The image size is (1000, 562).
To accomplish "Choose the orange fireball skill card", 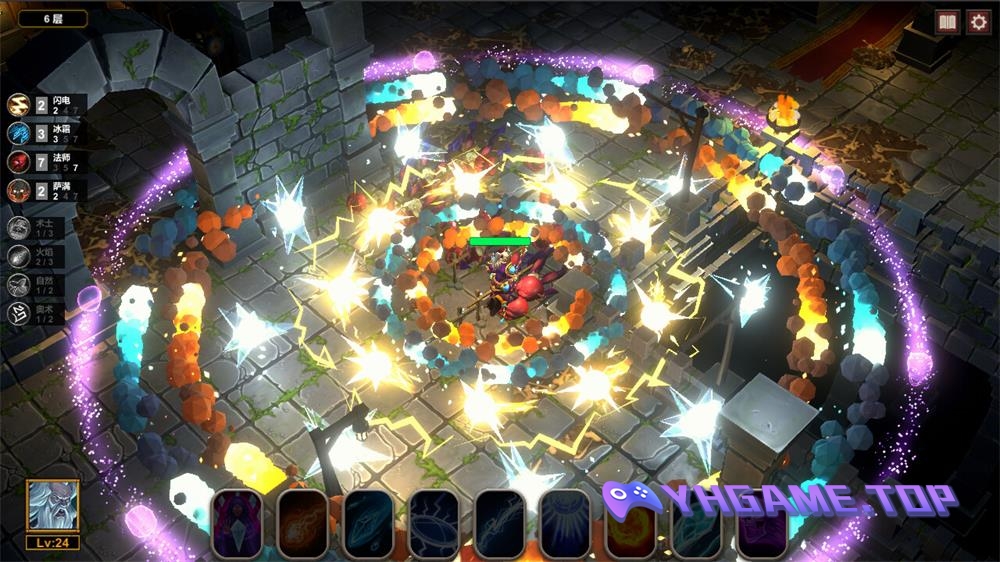I will tap(303, 522).
